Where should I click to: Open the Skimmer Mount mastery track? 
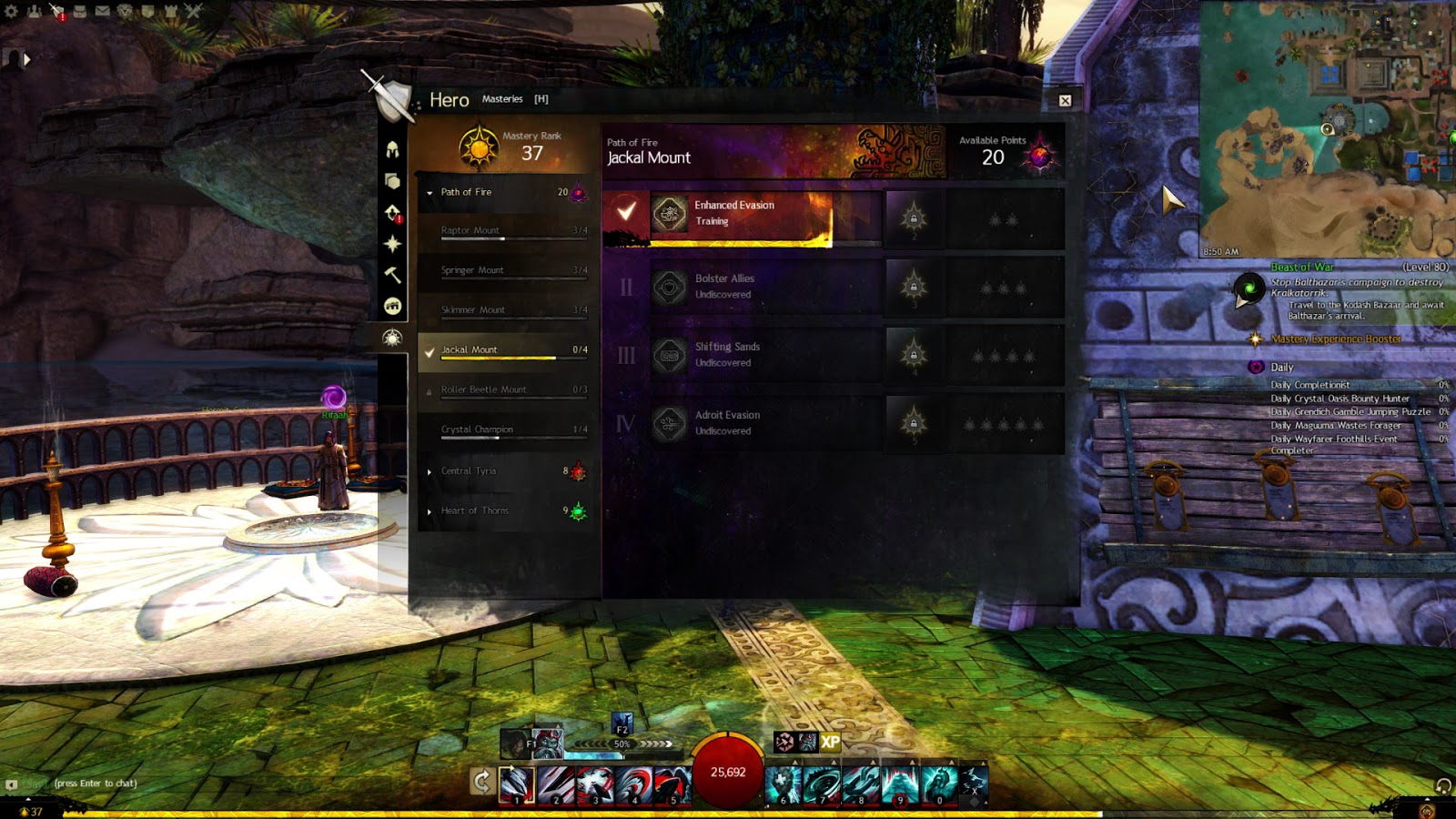[x=503, y=310]
